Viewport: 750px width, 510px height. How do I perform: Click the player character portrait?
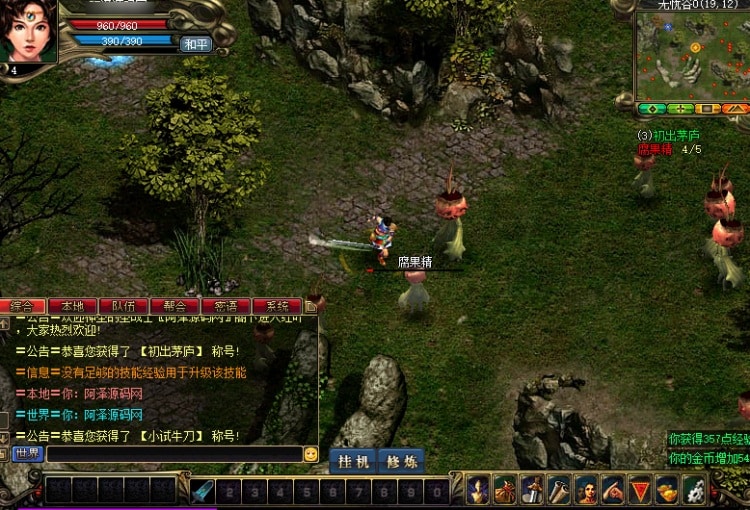click(x=28, y=32)
